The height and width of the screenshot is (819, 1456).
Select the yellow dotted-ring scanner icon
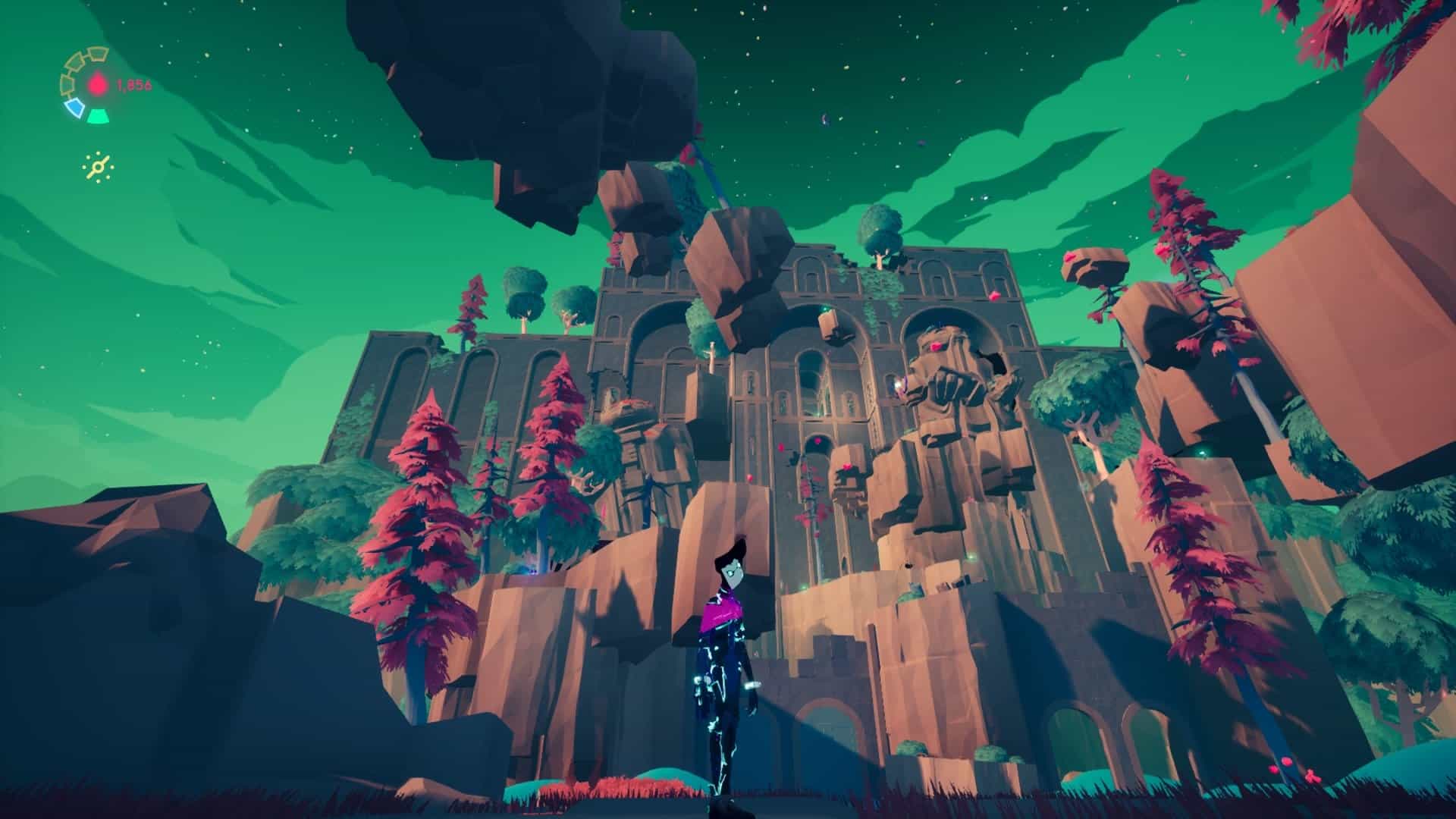[99, 167]
